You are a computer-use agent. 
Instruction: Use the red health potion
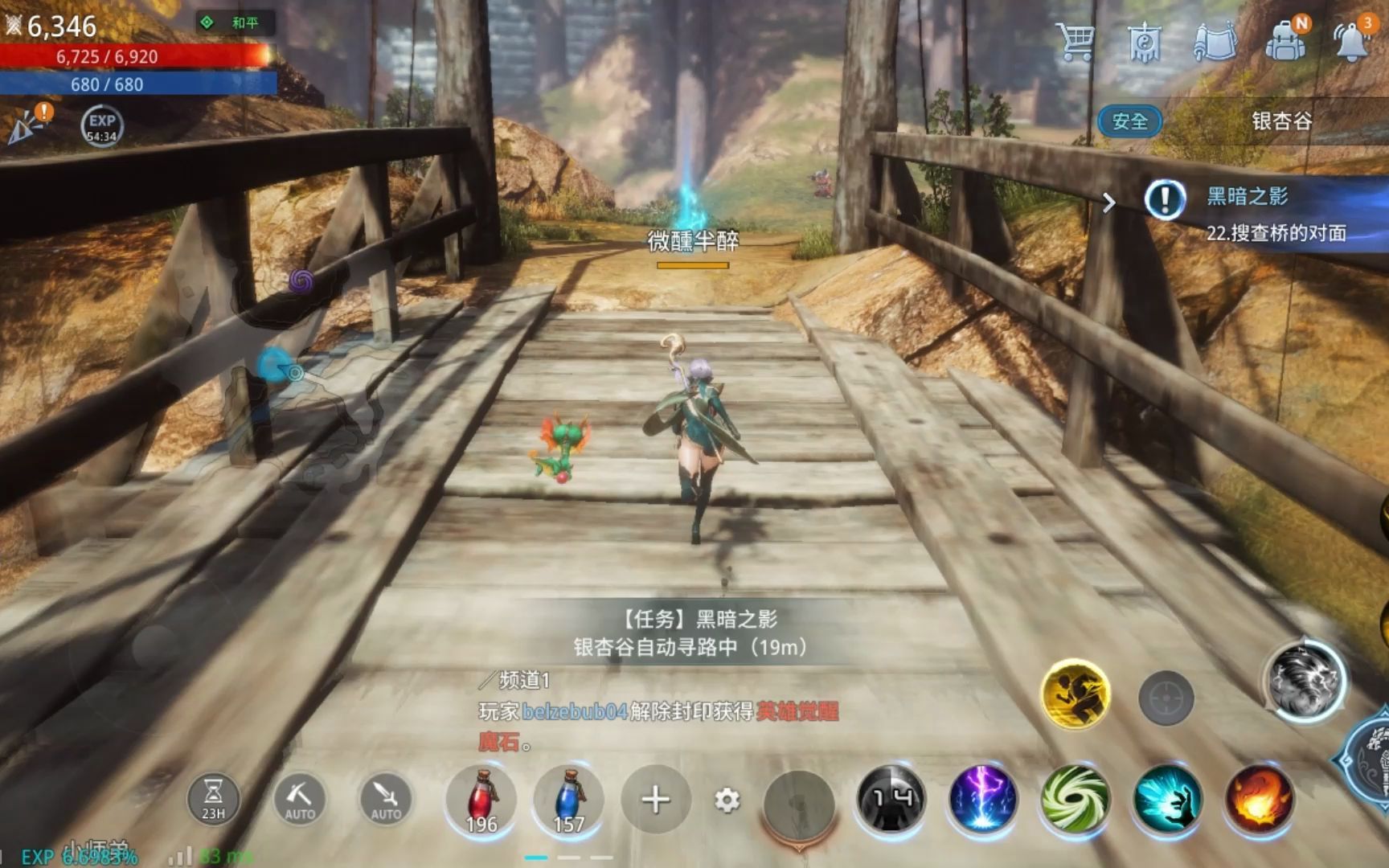(481, 800)
